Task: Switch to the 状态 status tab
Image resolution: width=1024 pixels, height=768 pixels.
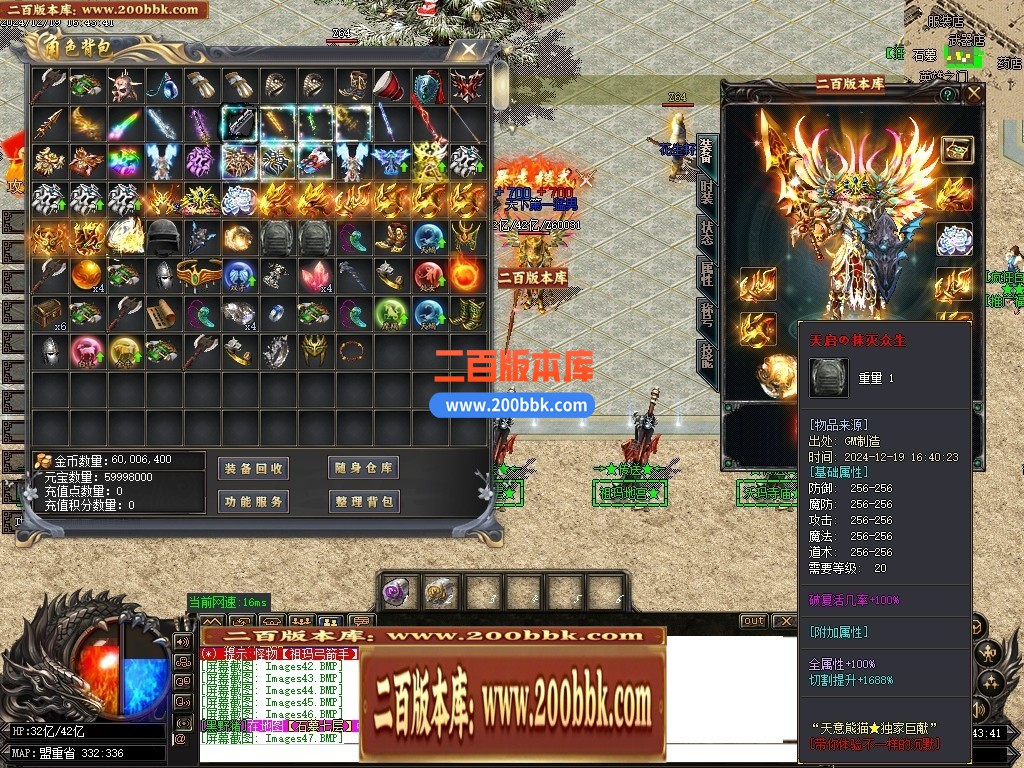Action: (707, 232)
